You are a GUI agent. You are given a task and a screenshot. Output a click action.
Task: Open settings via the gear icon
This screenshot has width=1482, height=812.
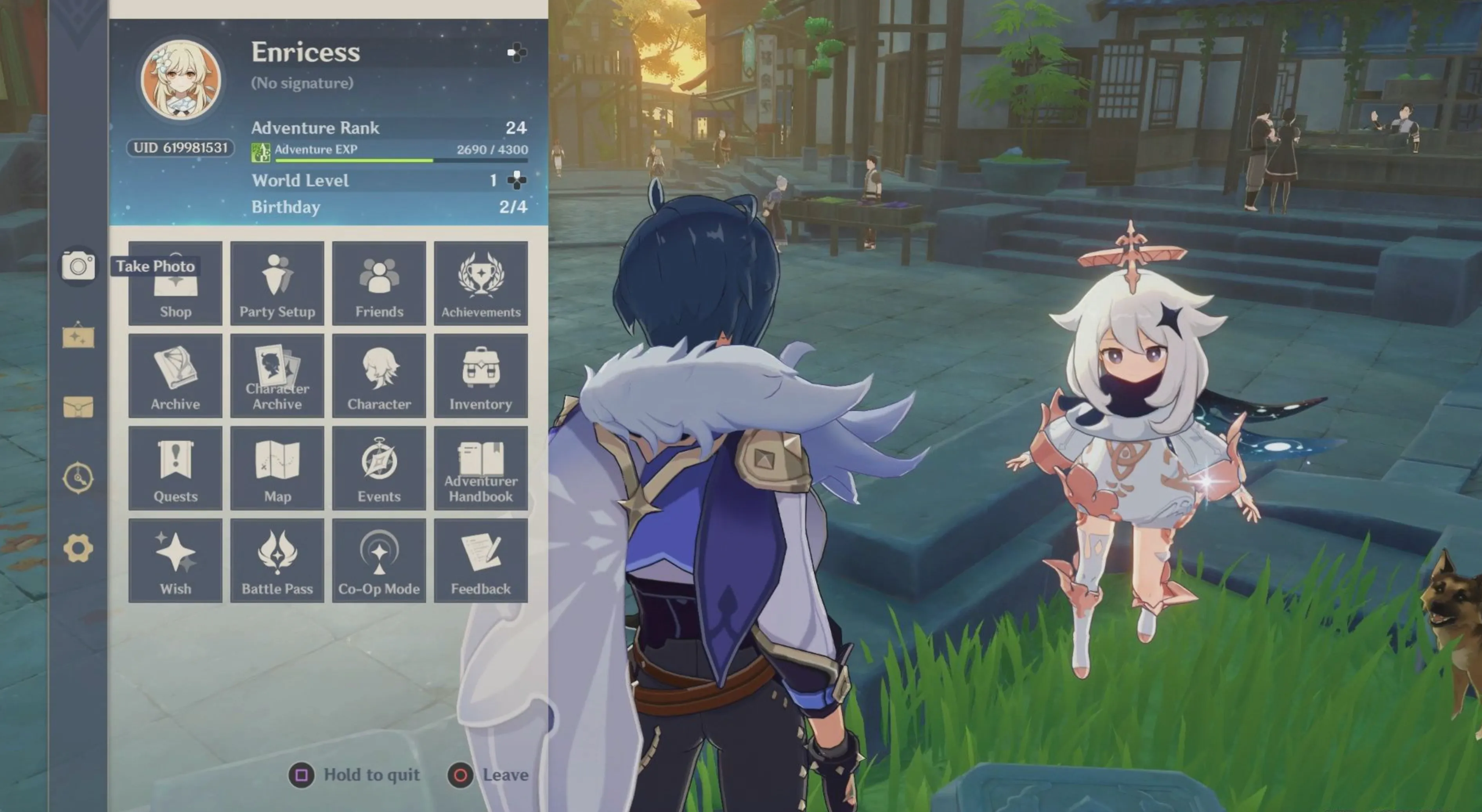coord(78,548)
